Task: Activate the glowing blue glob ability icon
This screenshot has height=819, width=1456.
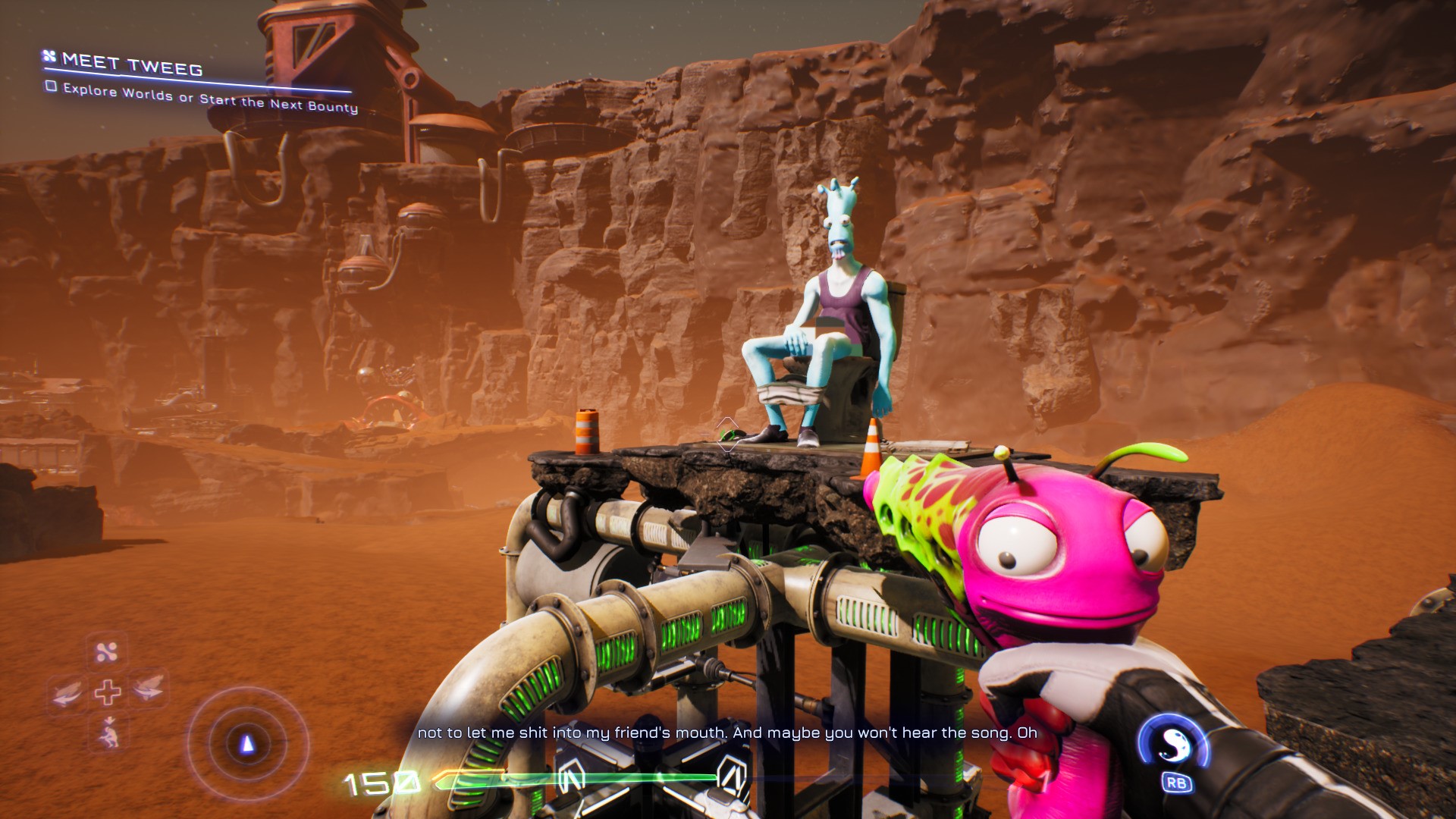Action: [1173, 746]
